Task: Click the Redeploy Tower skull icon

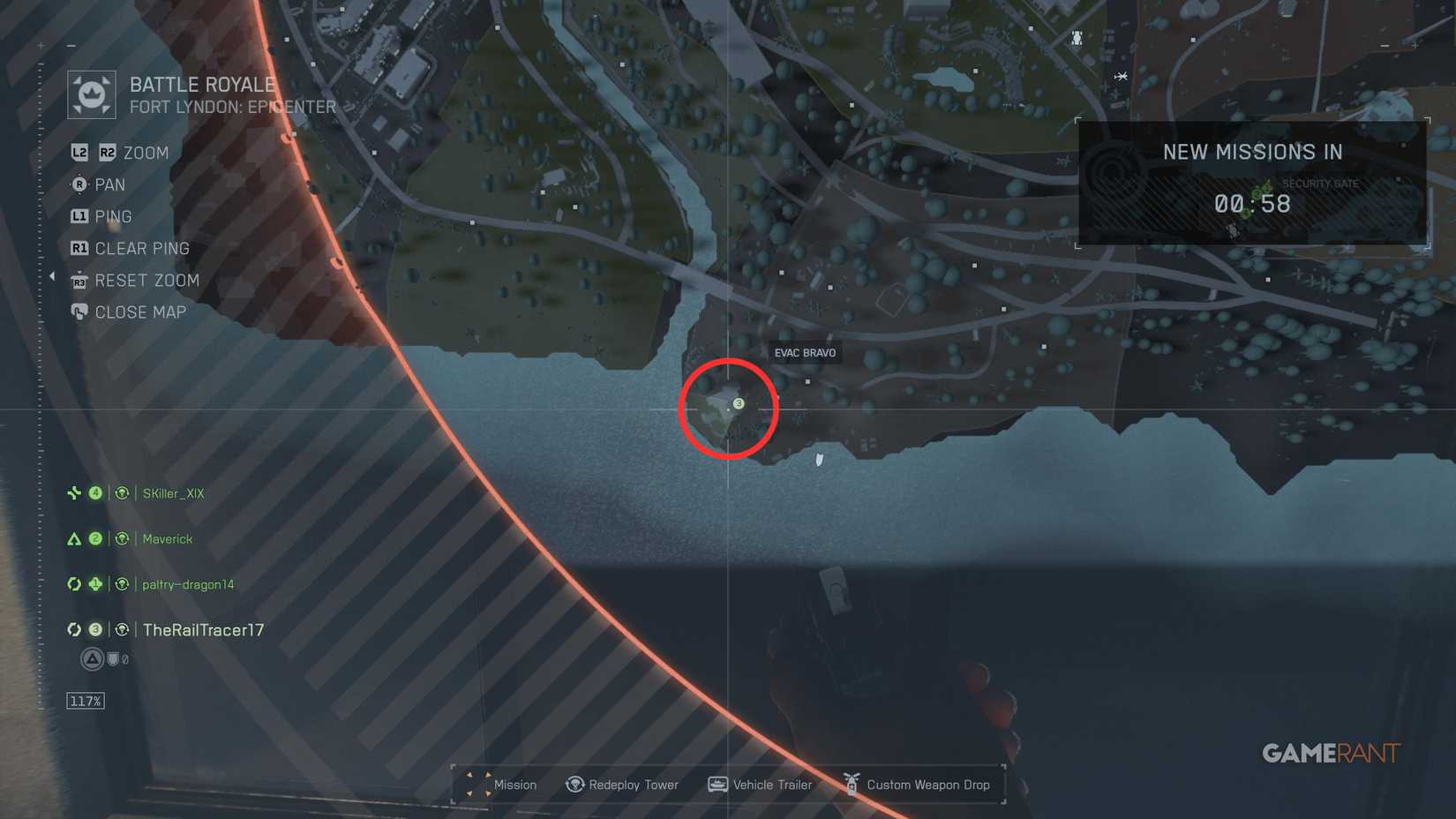Action: (x=574, y=785)
